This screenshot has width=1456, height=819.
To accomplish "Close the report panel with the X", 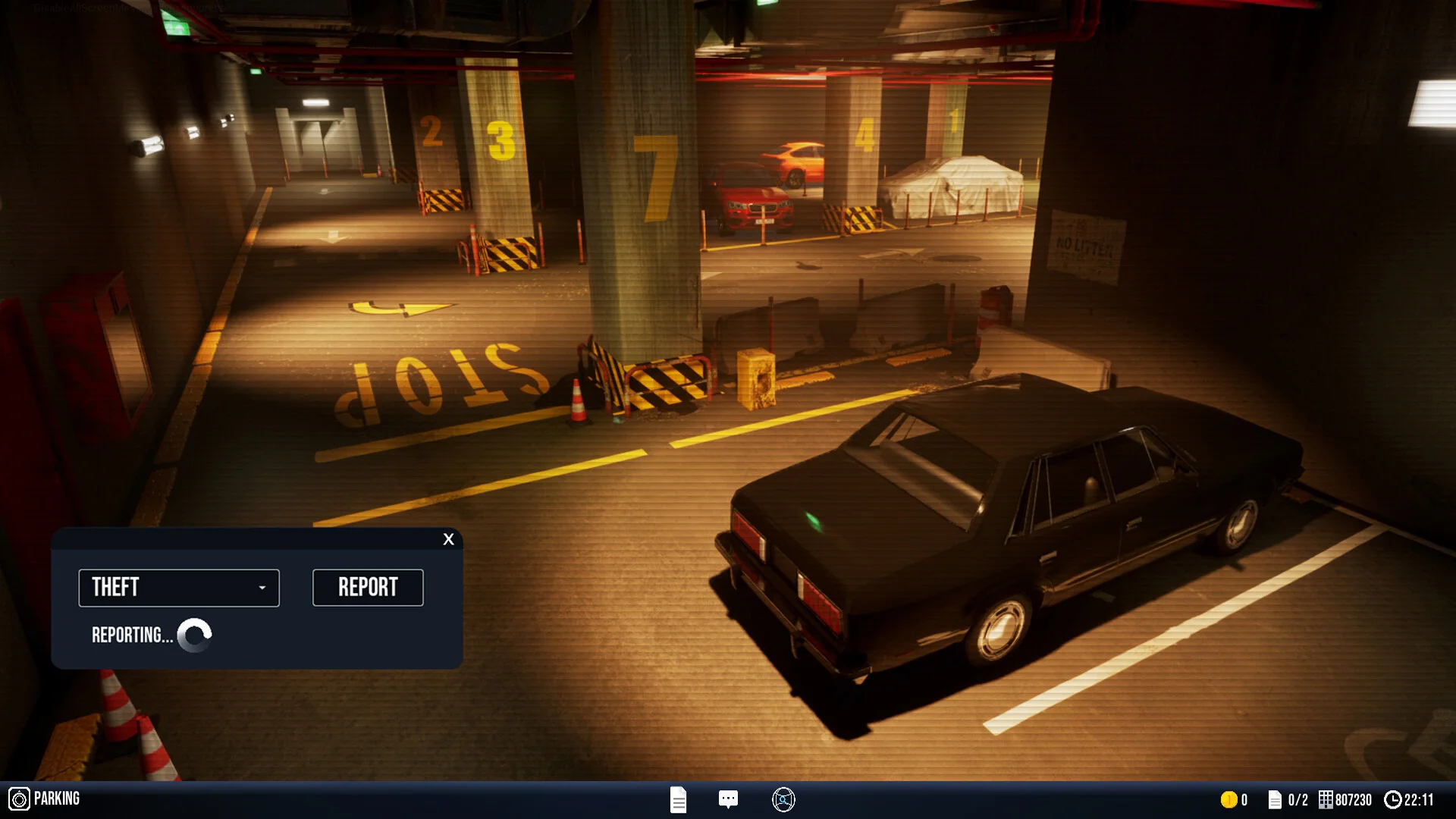I will point(448,539).
